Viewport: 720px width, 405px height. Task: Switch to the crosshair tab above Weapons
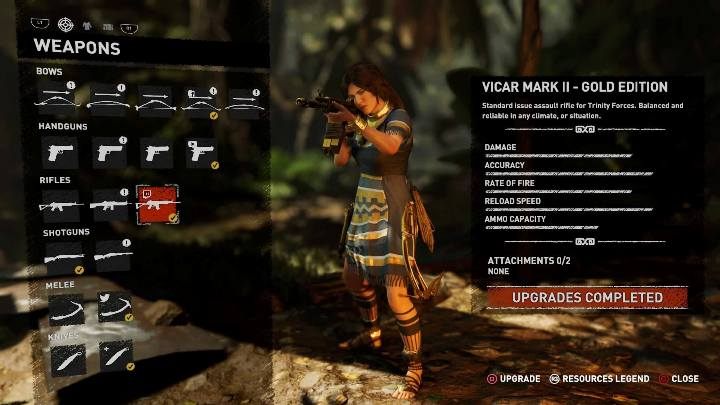click(66, 24)
